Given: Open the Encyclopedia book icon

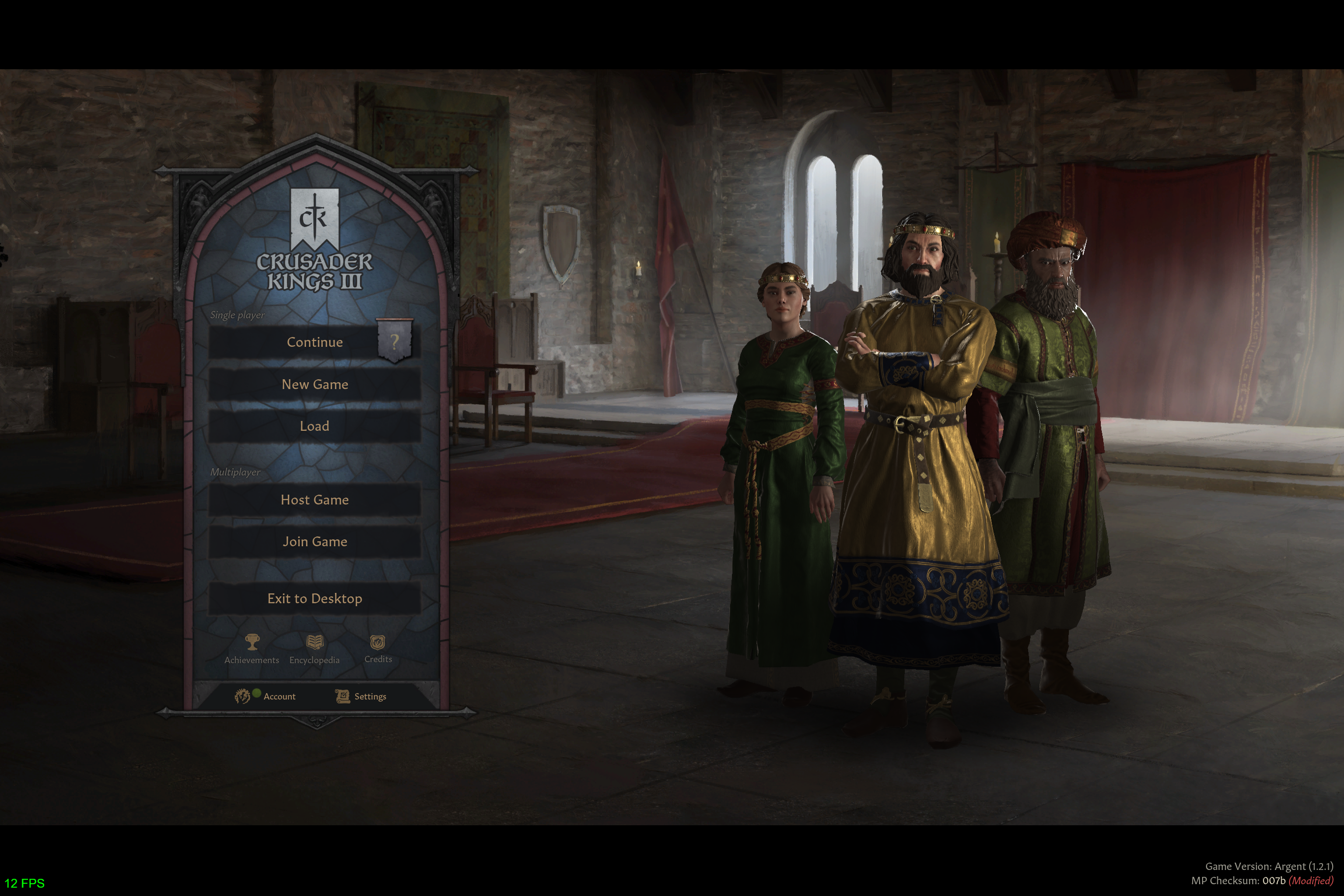Looking at the screenshot, I should coord(315,643).
